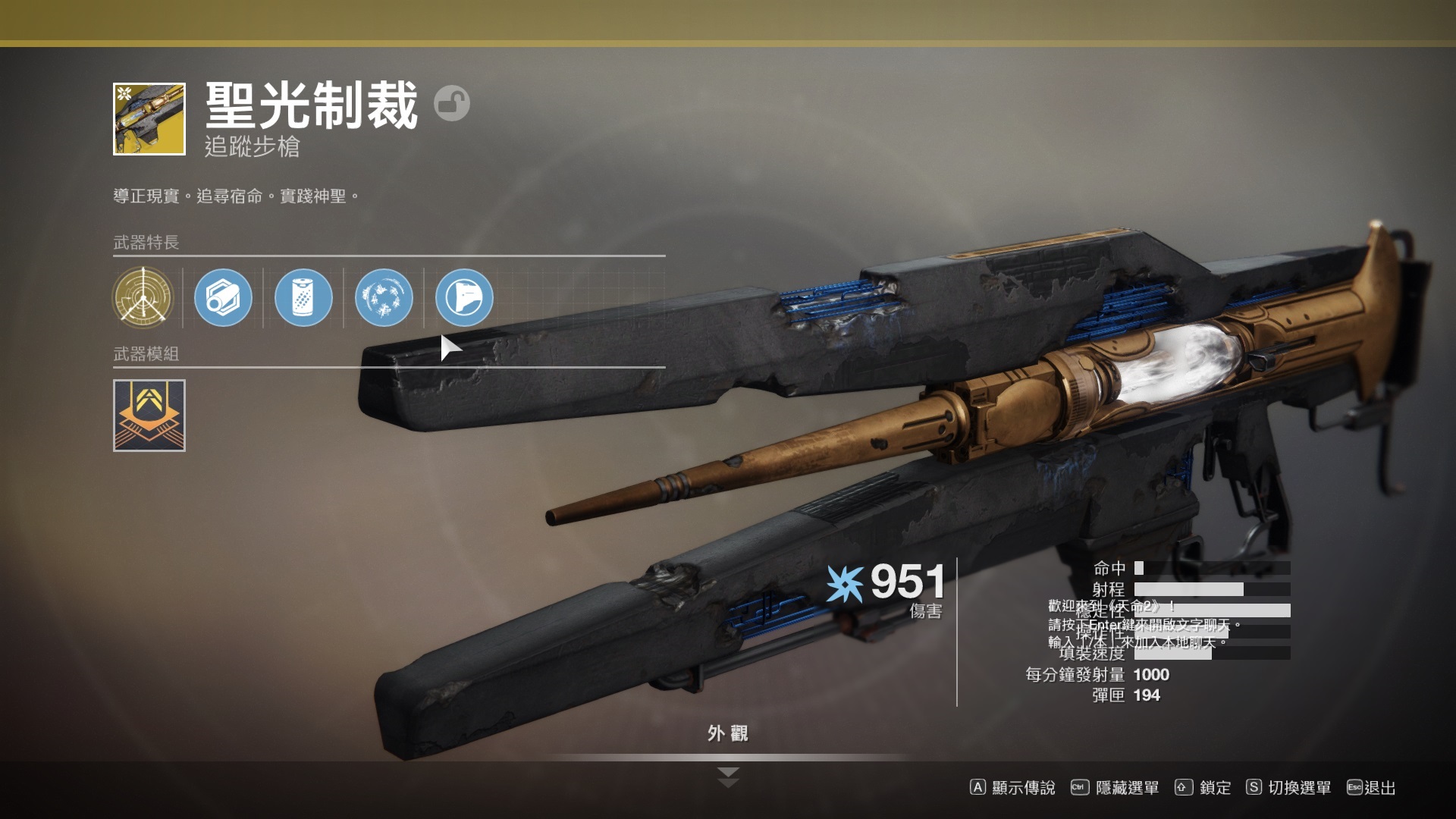Select the golden crosshair intrinsic perk
The height and width of the screenshot is (819, 1456).
(143, 297)
